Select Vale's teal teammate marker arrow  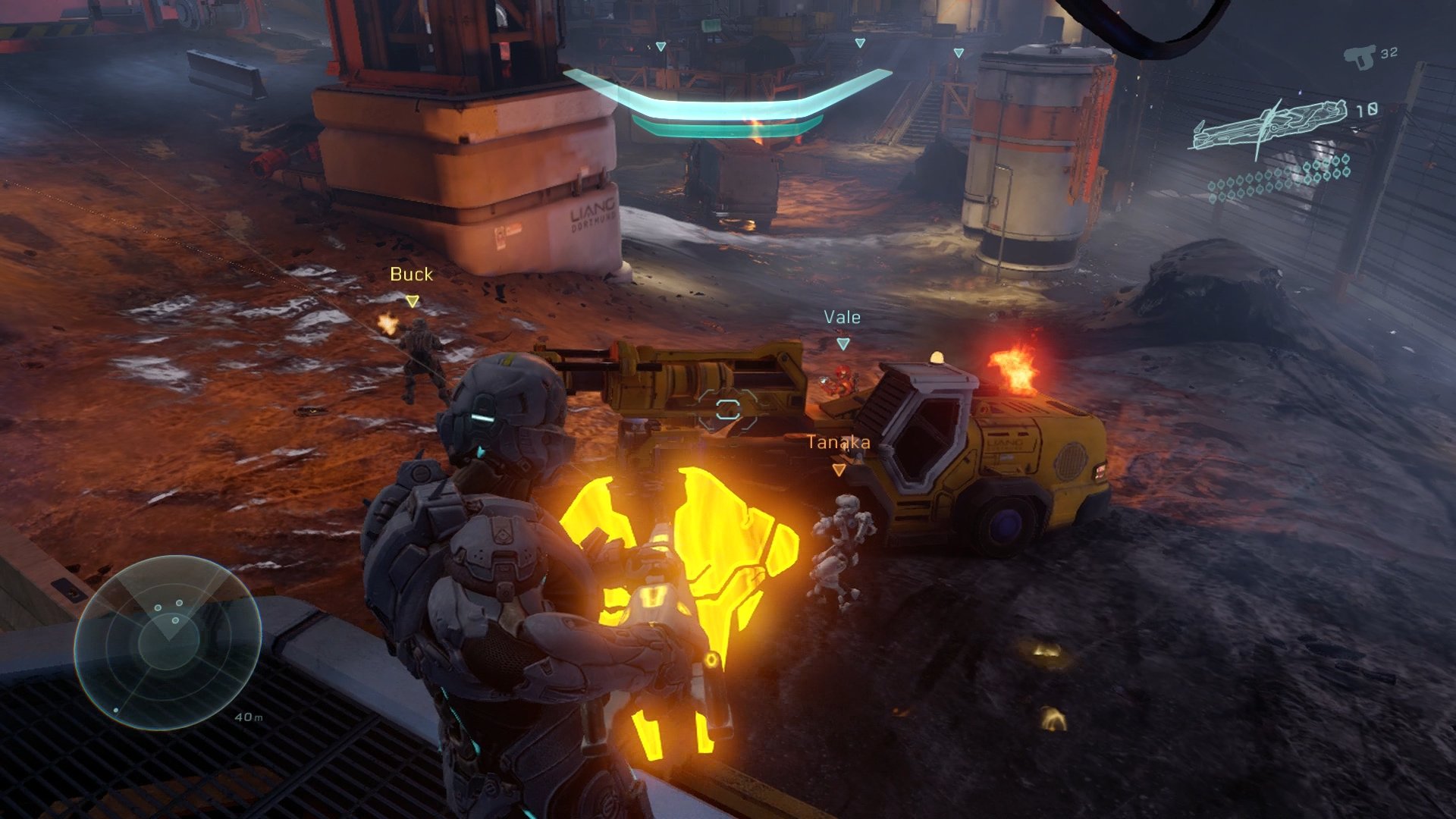click(842, 343)
